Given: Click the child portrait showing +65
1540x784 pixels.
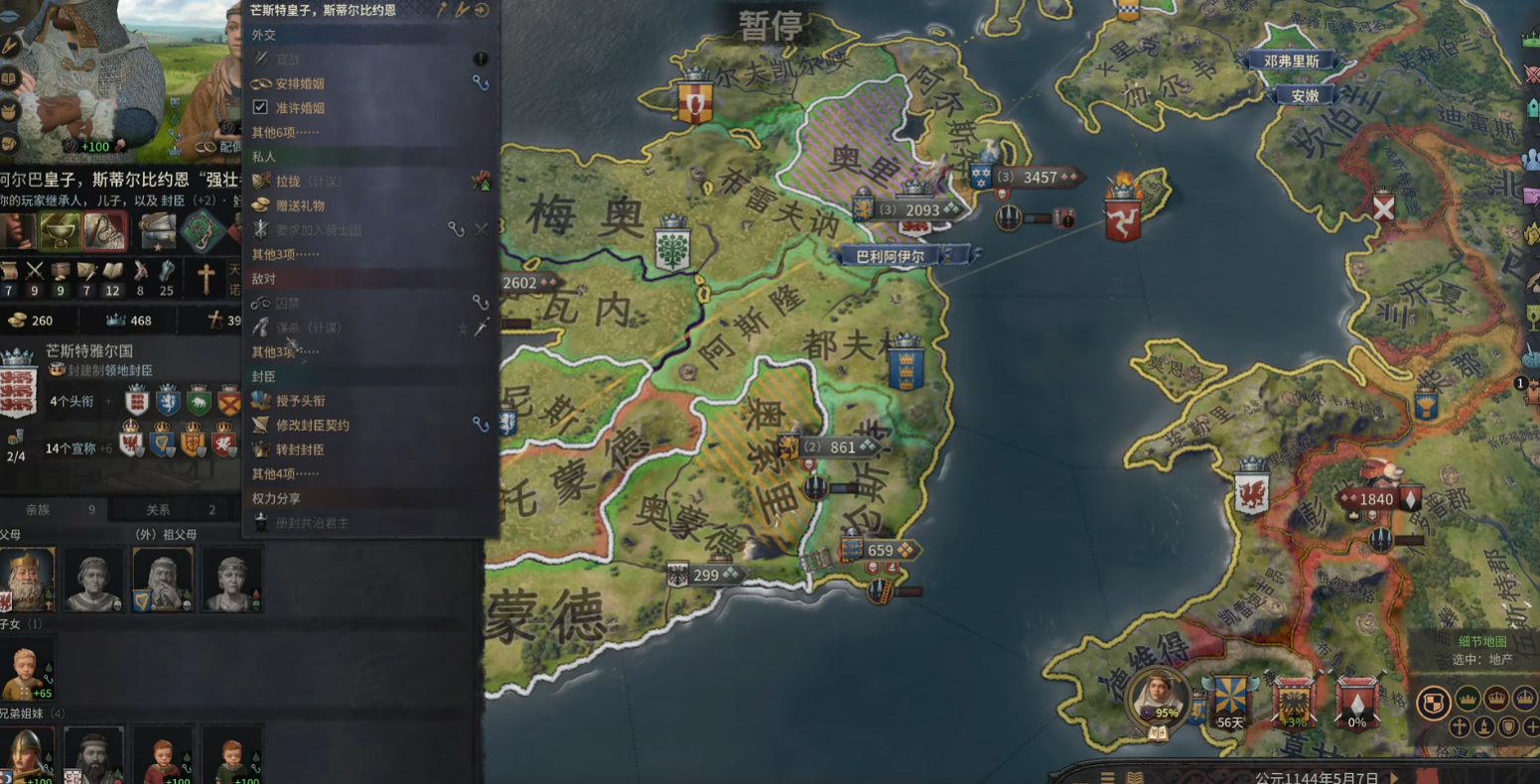Looking at the screenshot, I should pyautogui.click(x=27, y=669).
